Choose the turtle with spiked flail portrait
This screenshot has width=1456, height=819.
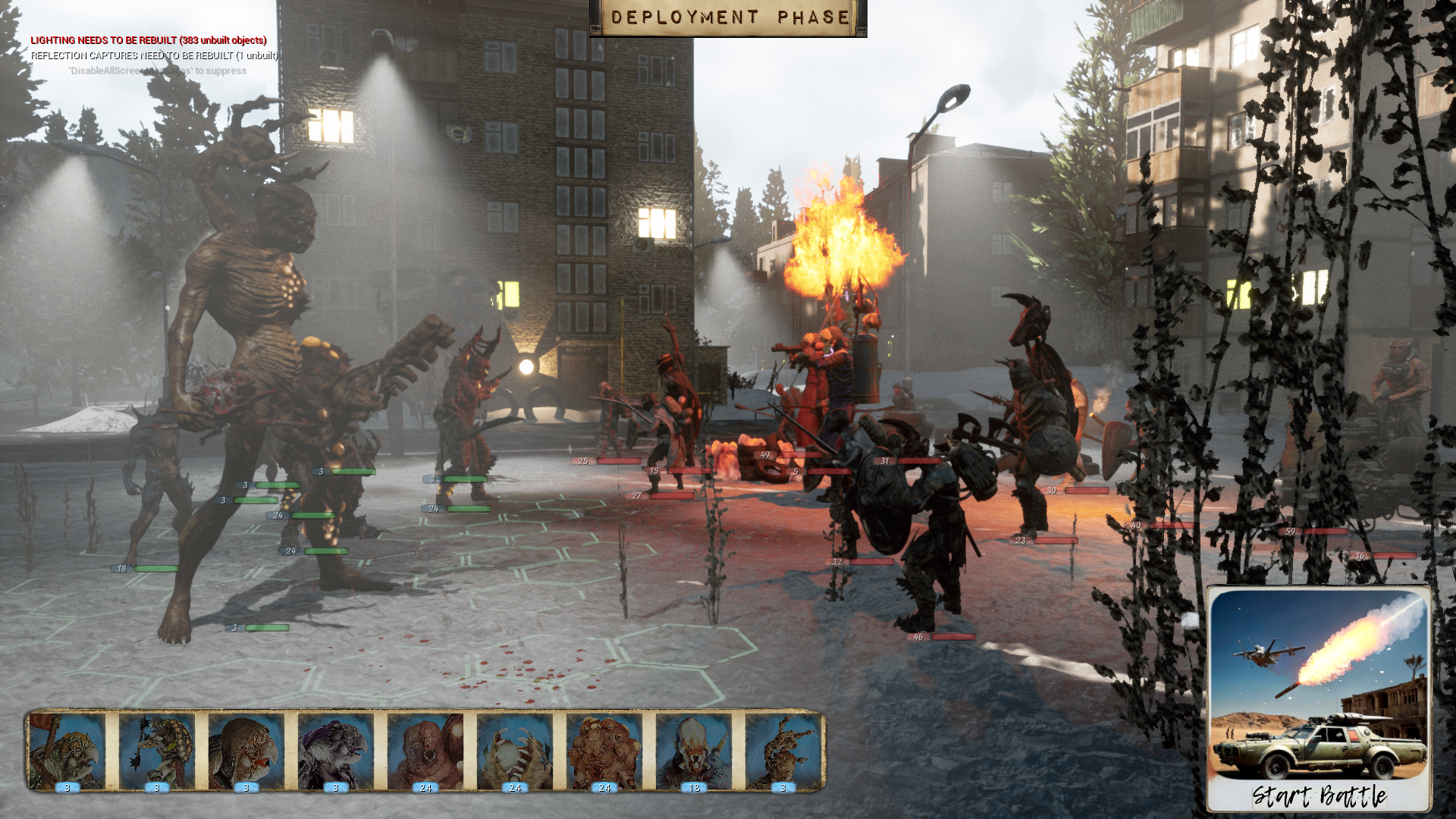coord(157,752)
